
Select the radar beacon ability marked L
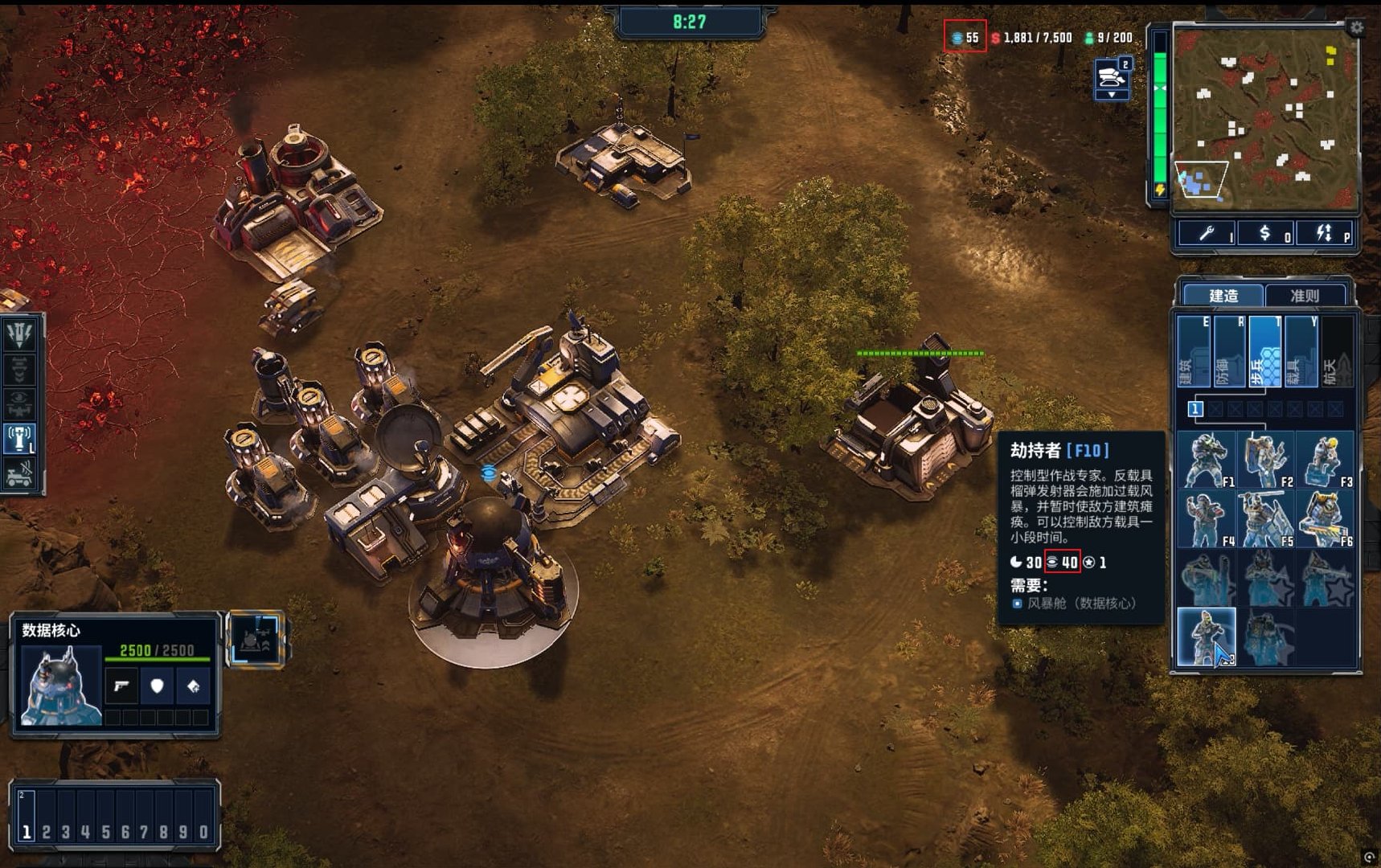click(x=20, y=439)
